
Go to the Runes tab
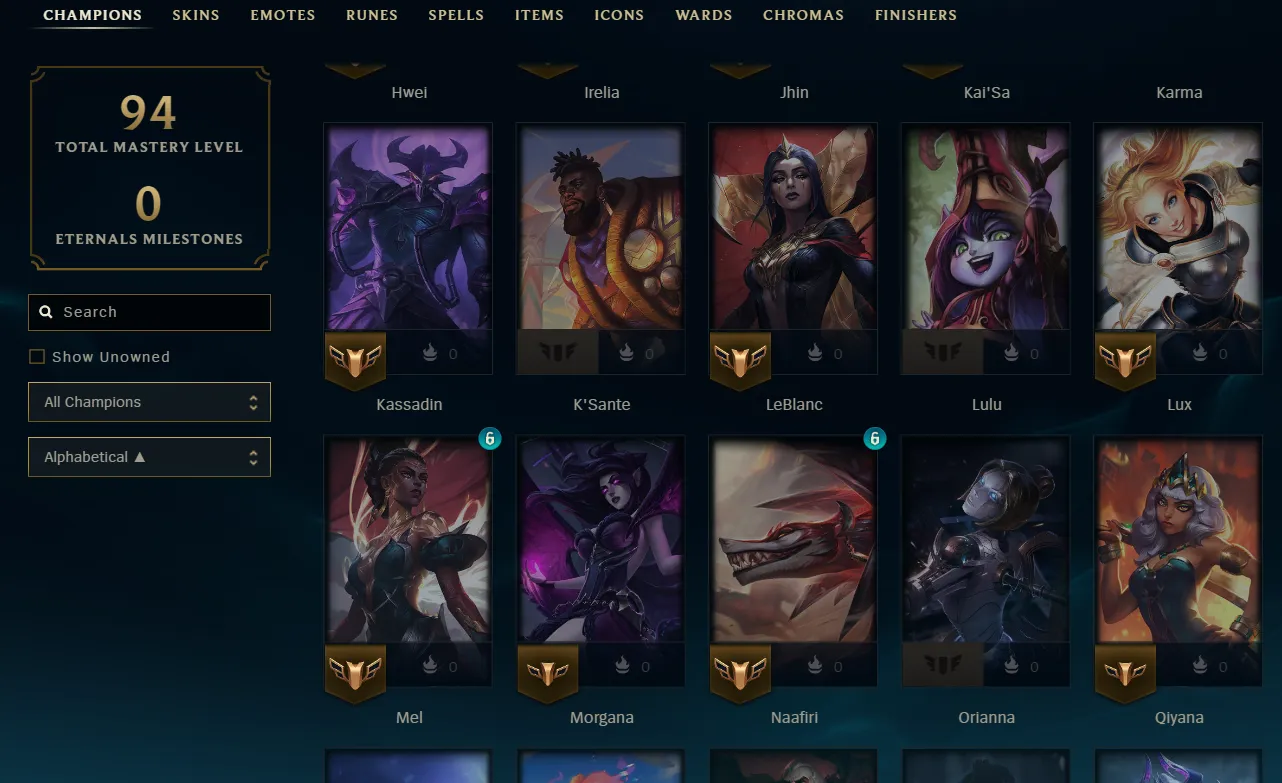point(372,15)
